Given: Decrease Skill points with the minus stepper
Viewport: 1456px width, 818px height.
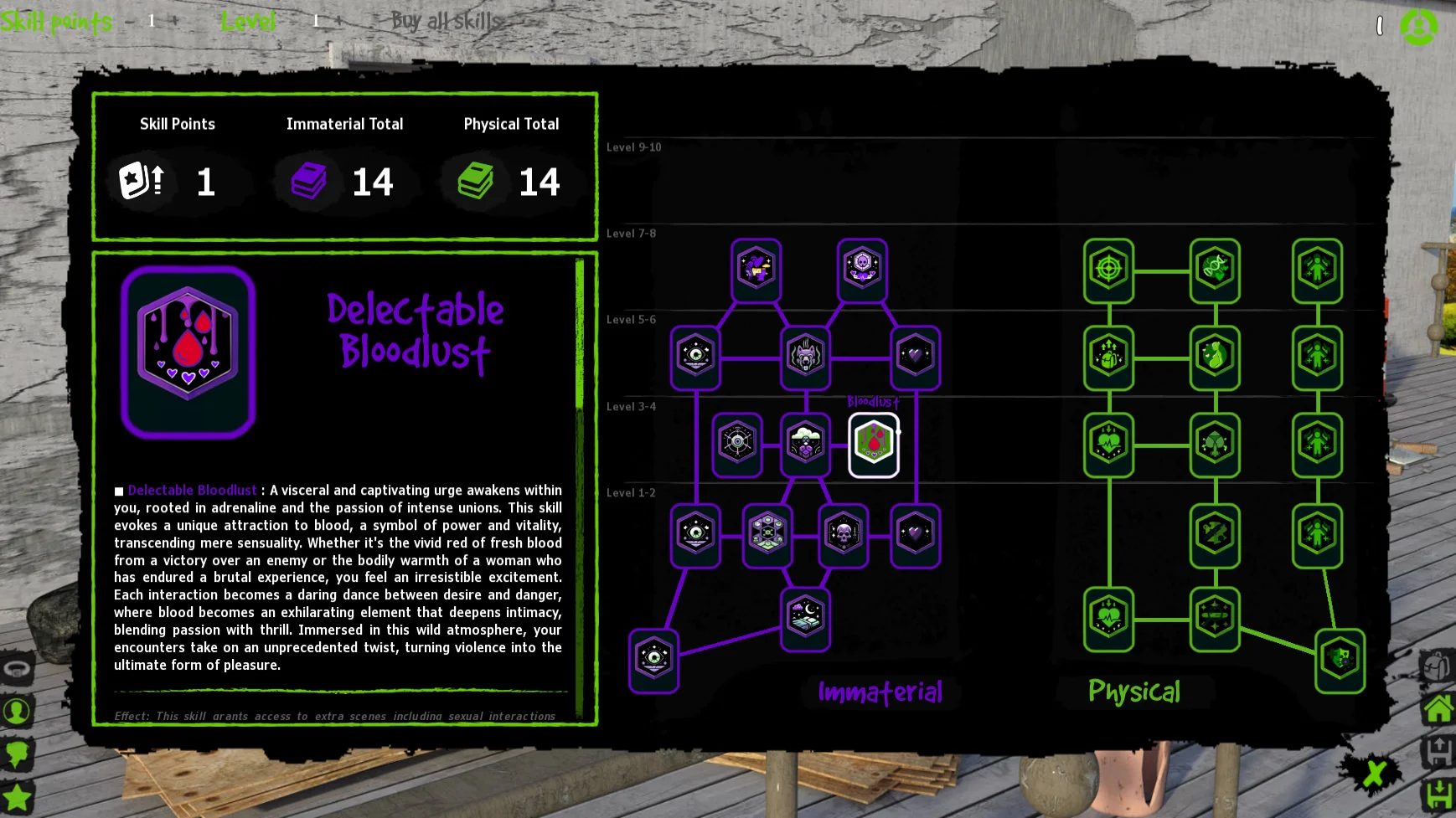Looking at the screenshot, I should tap(131, 21).
